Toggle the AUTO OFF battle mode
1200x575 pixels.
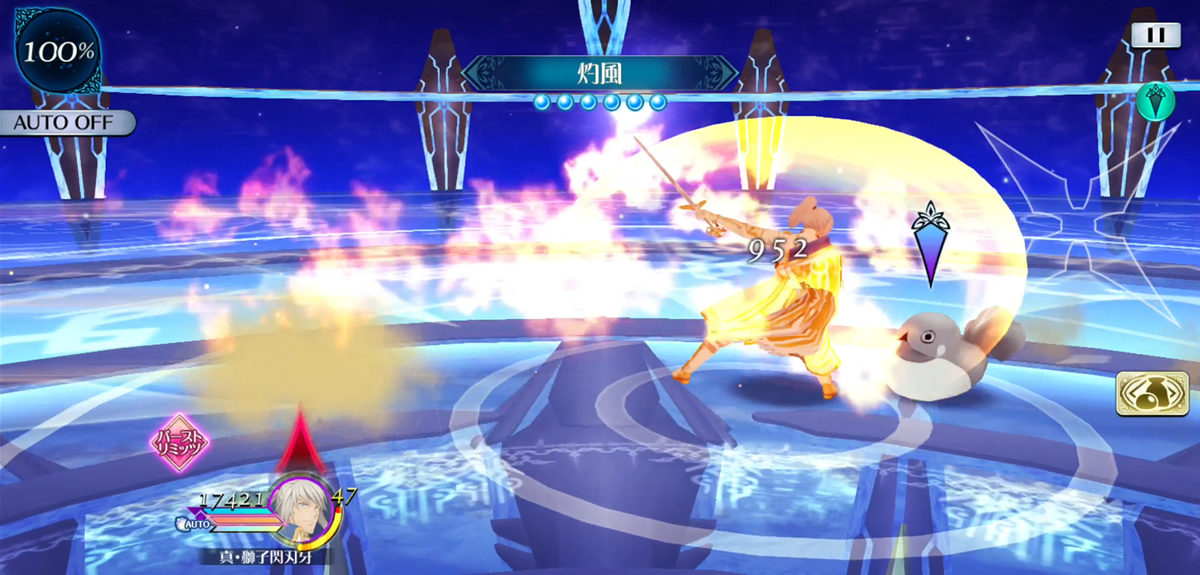[x=66, y=123]
